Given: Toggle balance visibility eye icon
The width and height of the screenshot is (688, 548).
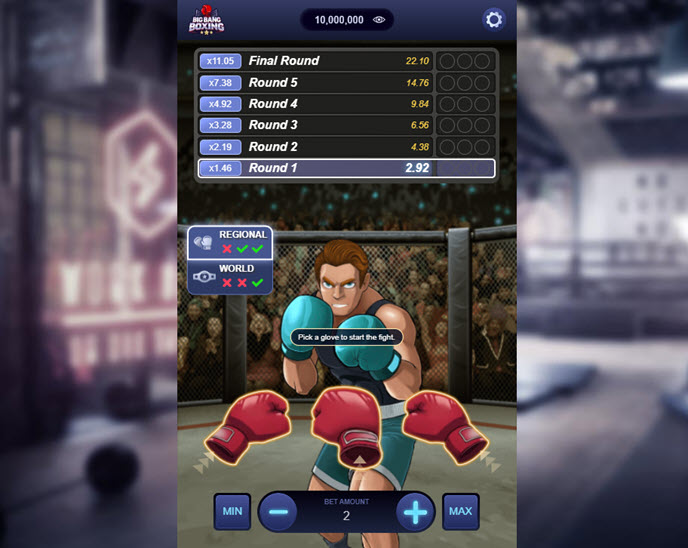Looking at the screenshot, I should tap(379, 19).
